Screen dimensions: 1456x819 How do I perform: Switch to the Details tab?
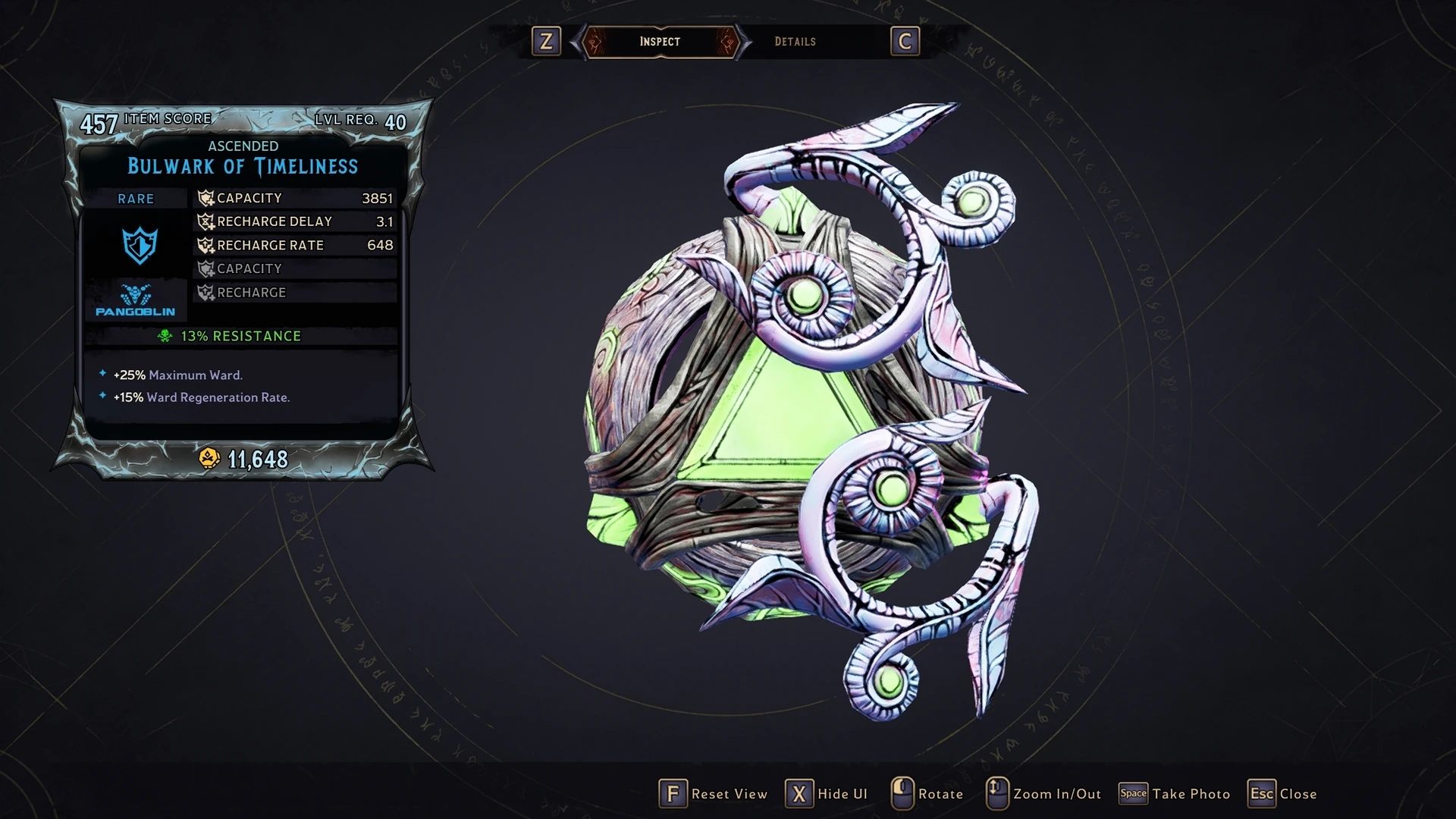[795, 42]
